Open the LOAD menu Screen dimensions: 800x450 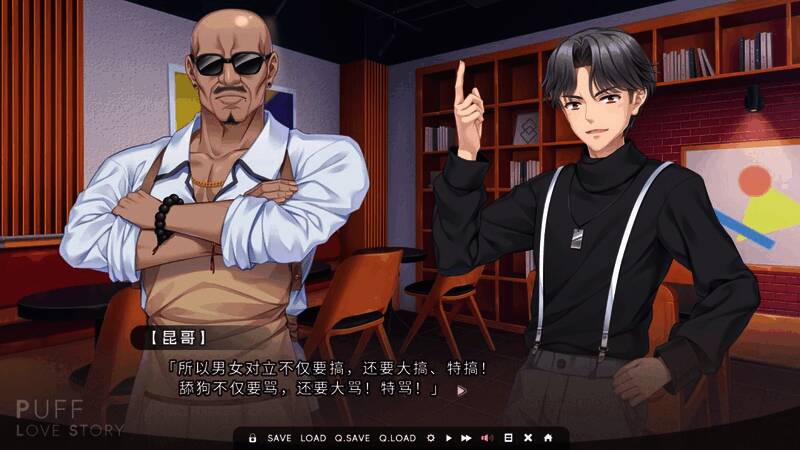coord(313,438)
